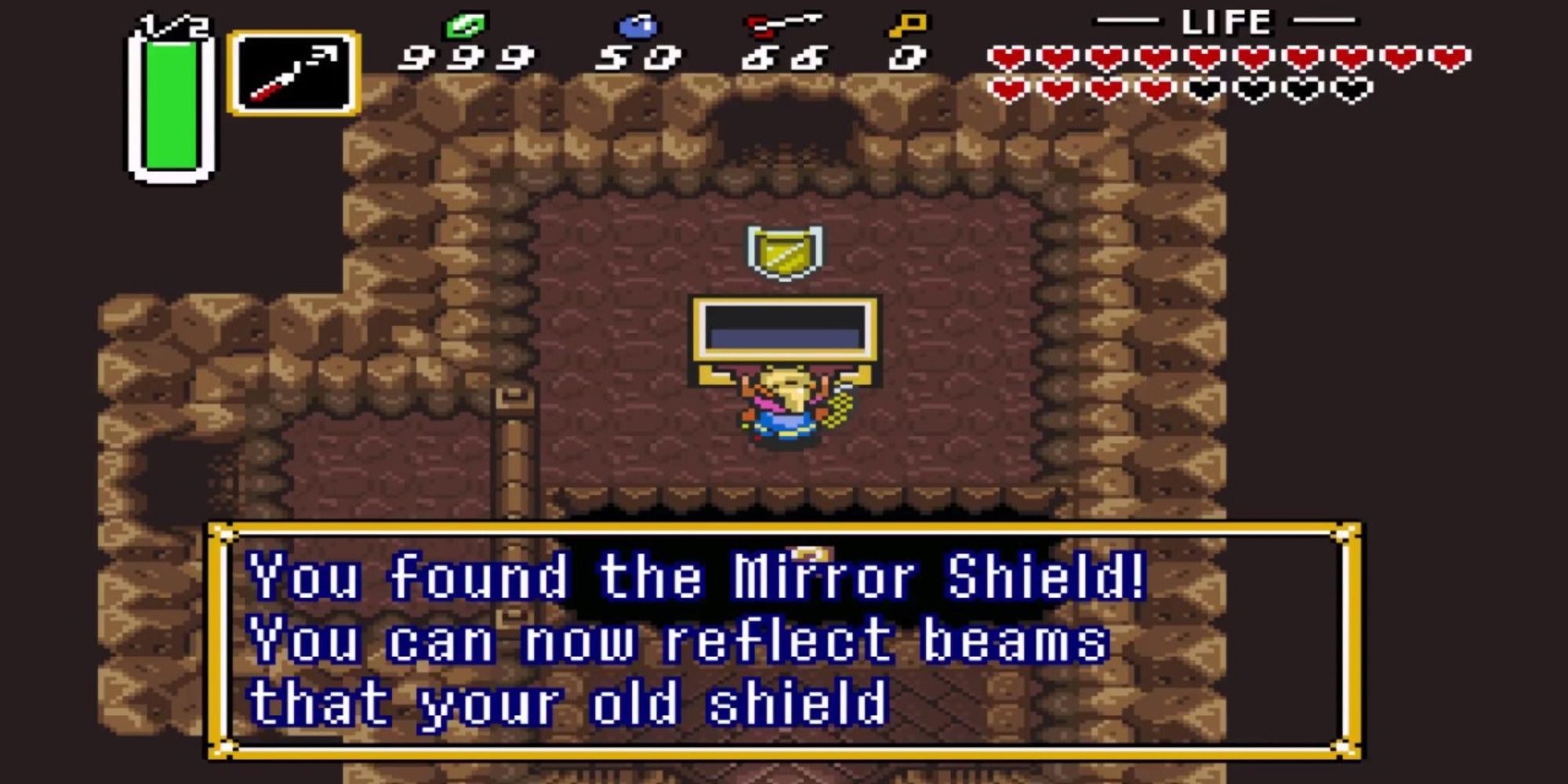1568x784 pixels.
Task: Toggle the half-filled heart in the second row
Action: click(1156, 90)
